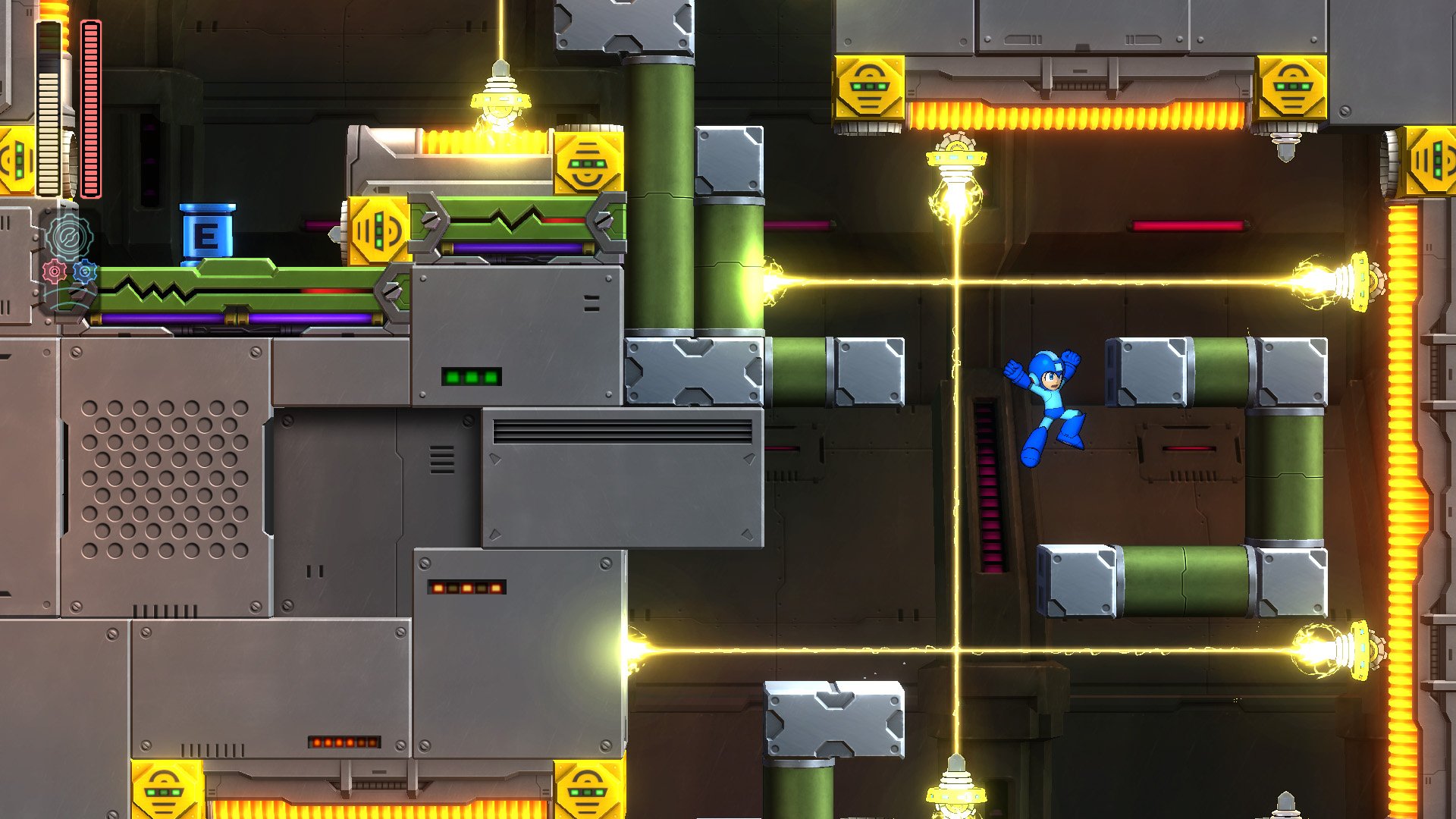Viewport: 1456px width, 819px height.
Task: Click the screw head on the green platform bracket
Action: (431, 220)
